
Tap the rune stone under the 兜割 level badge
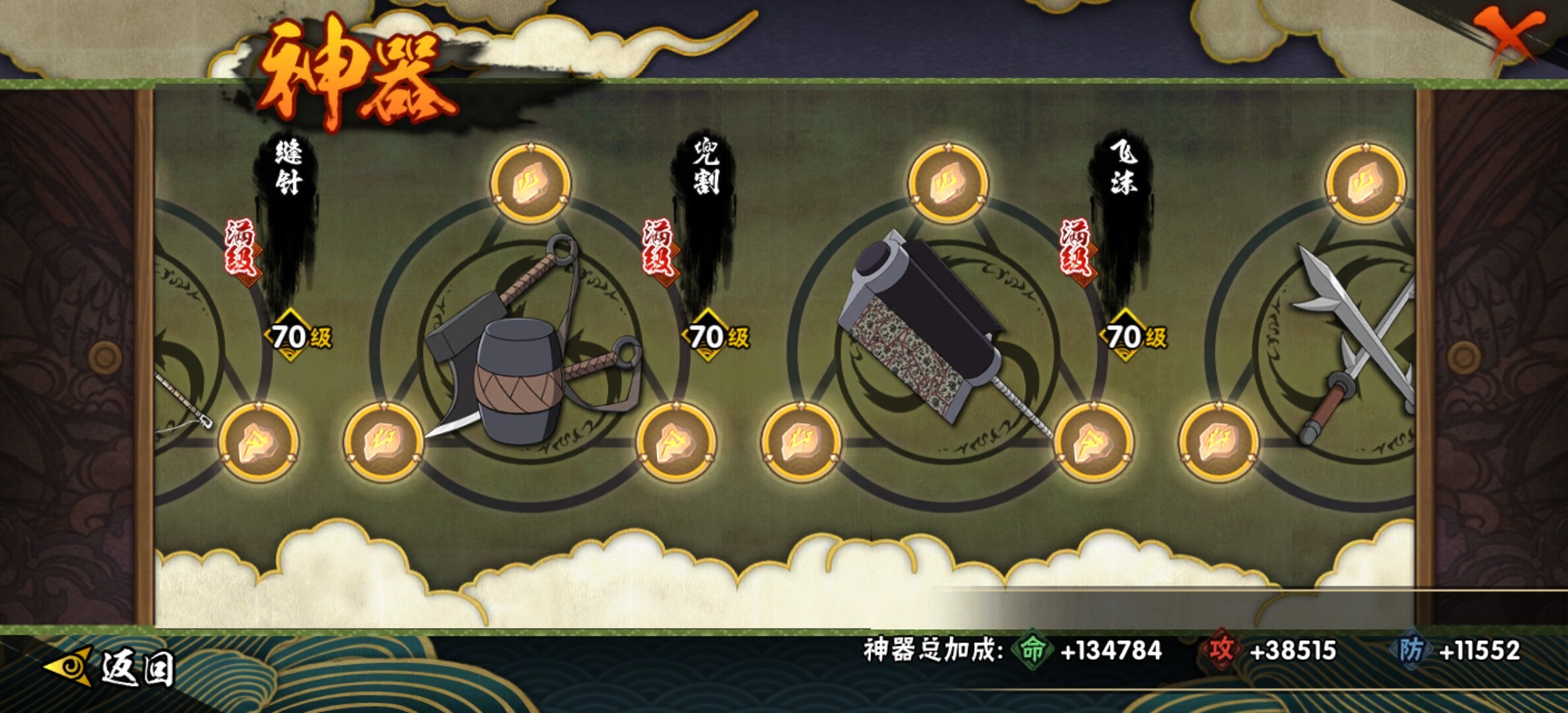pos(676,441)
